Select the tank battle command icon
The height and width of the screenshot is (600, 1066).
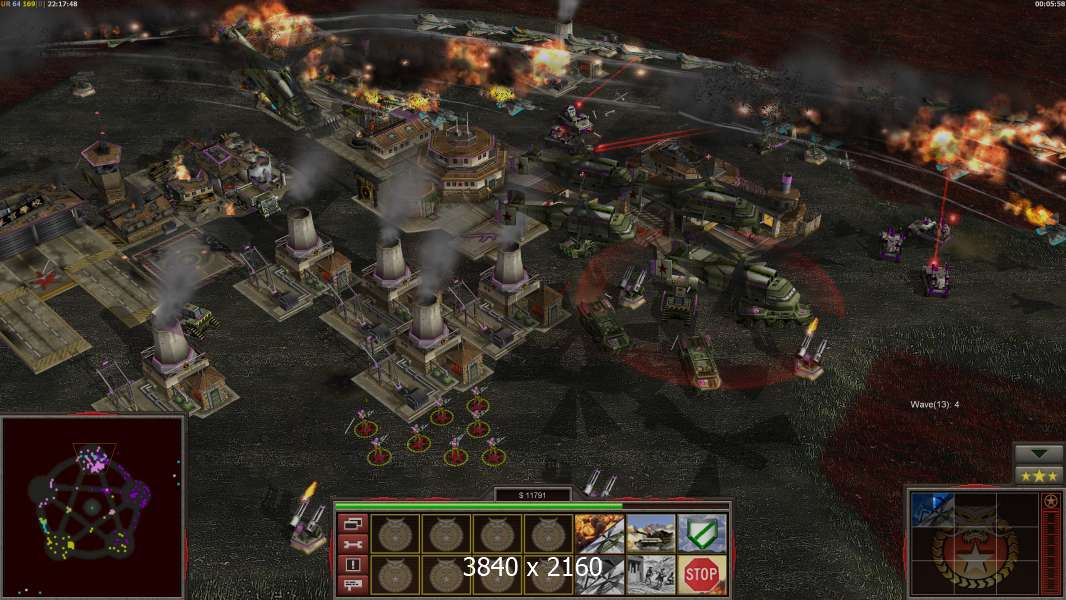651,533
